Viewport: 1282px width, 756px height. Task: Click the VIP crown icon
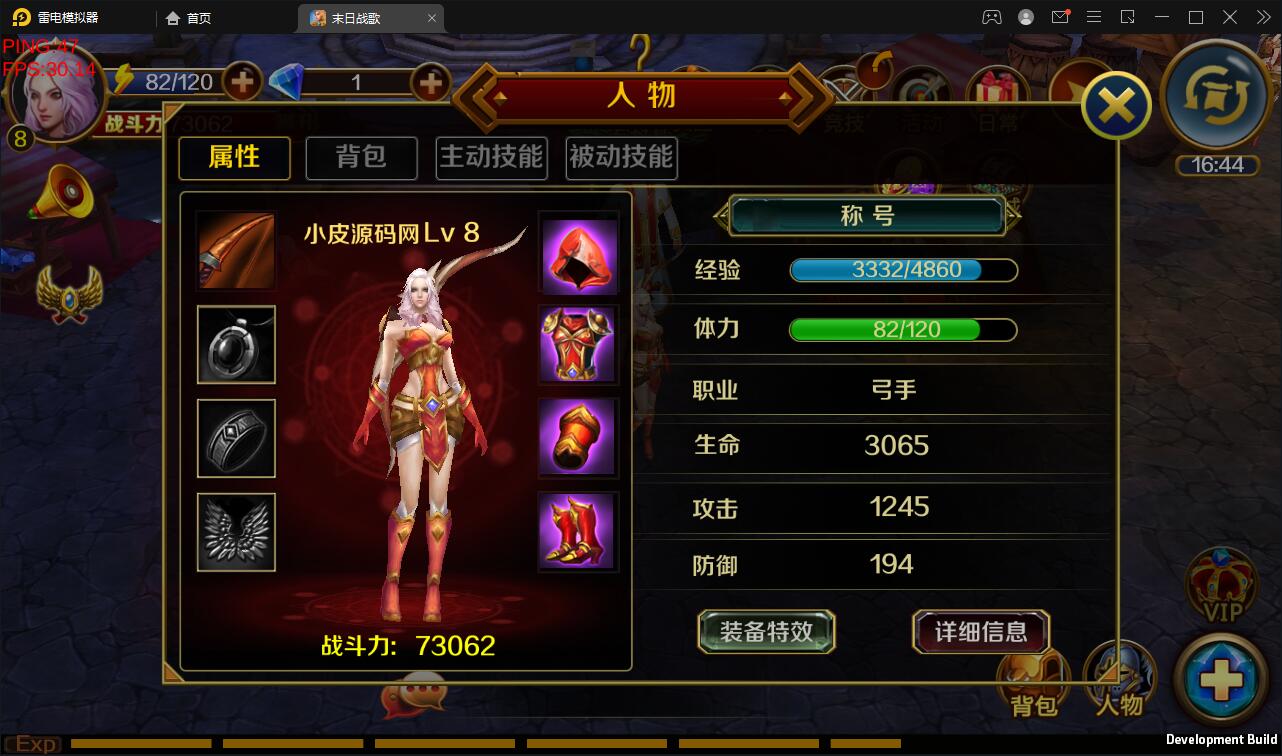point(1222,585)
